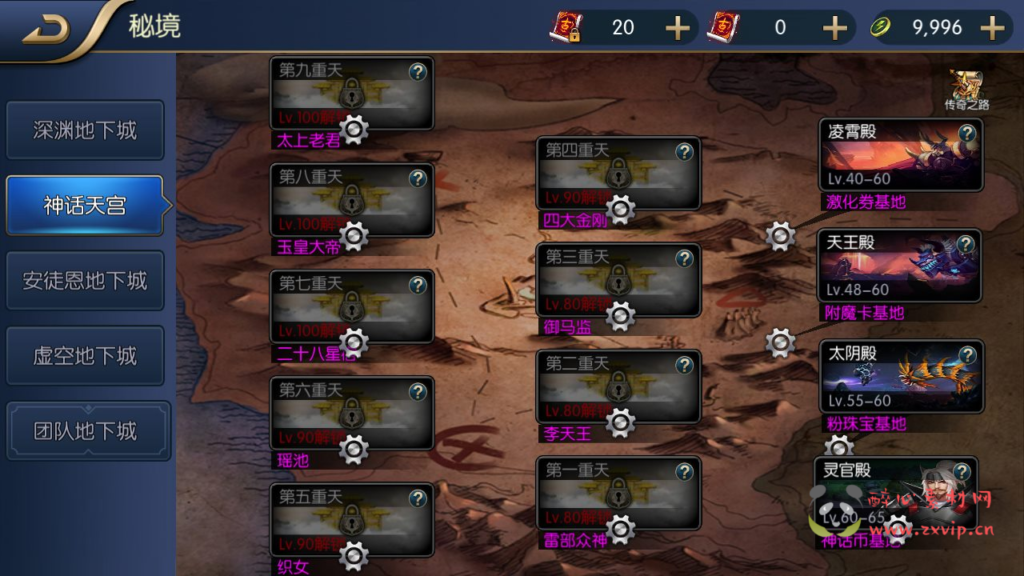The width and height of the screenshot is (1024, 576).
Task: Select the 神话天宫 tab
Action: click(x=85, y=206)
